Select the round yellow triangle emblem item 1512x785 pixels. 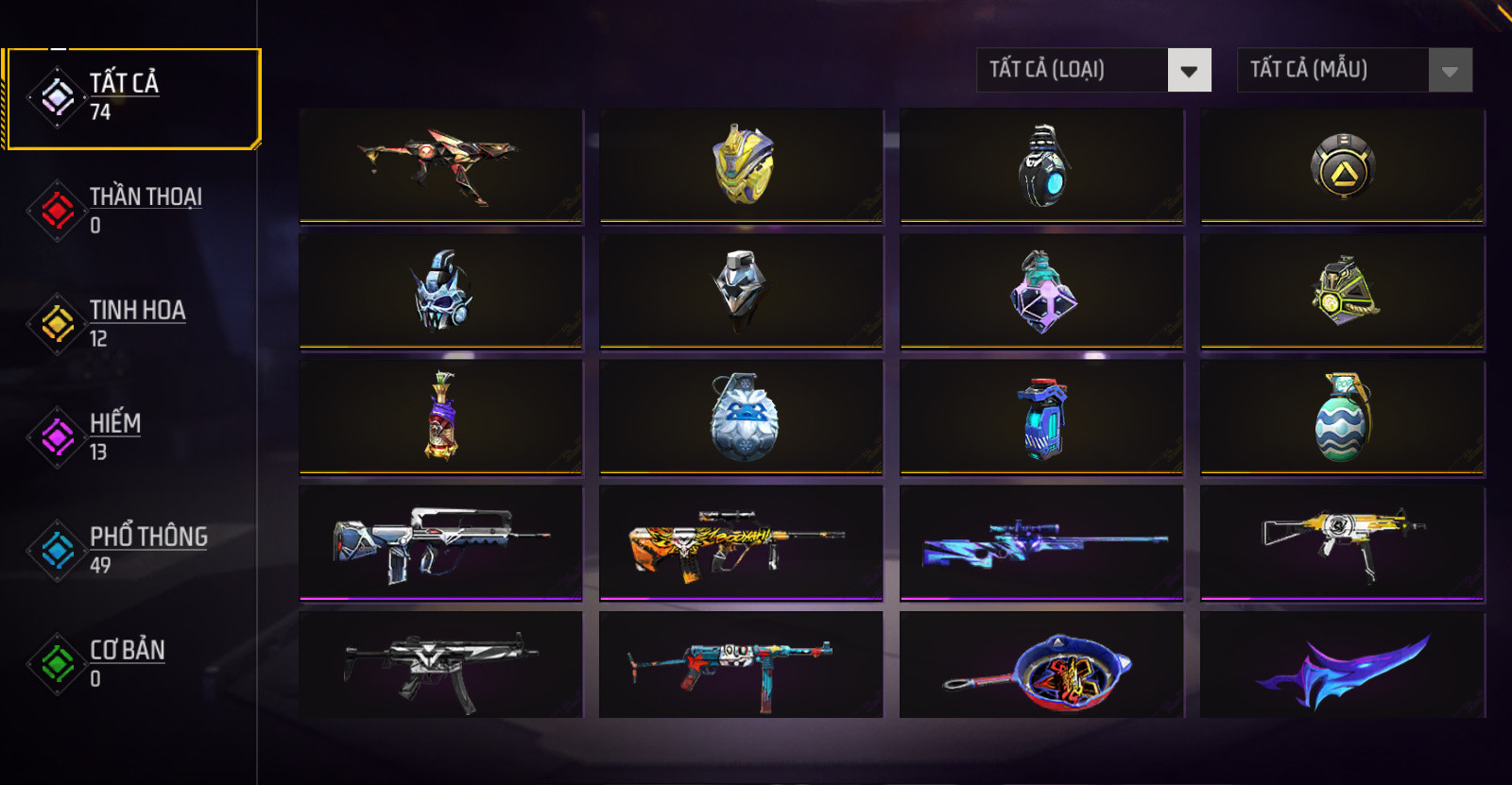tap(1342, 167)
